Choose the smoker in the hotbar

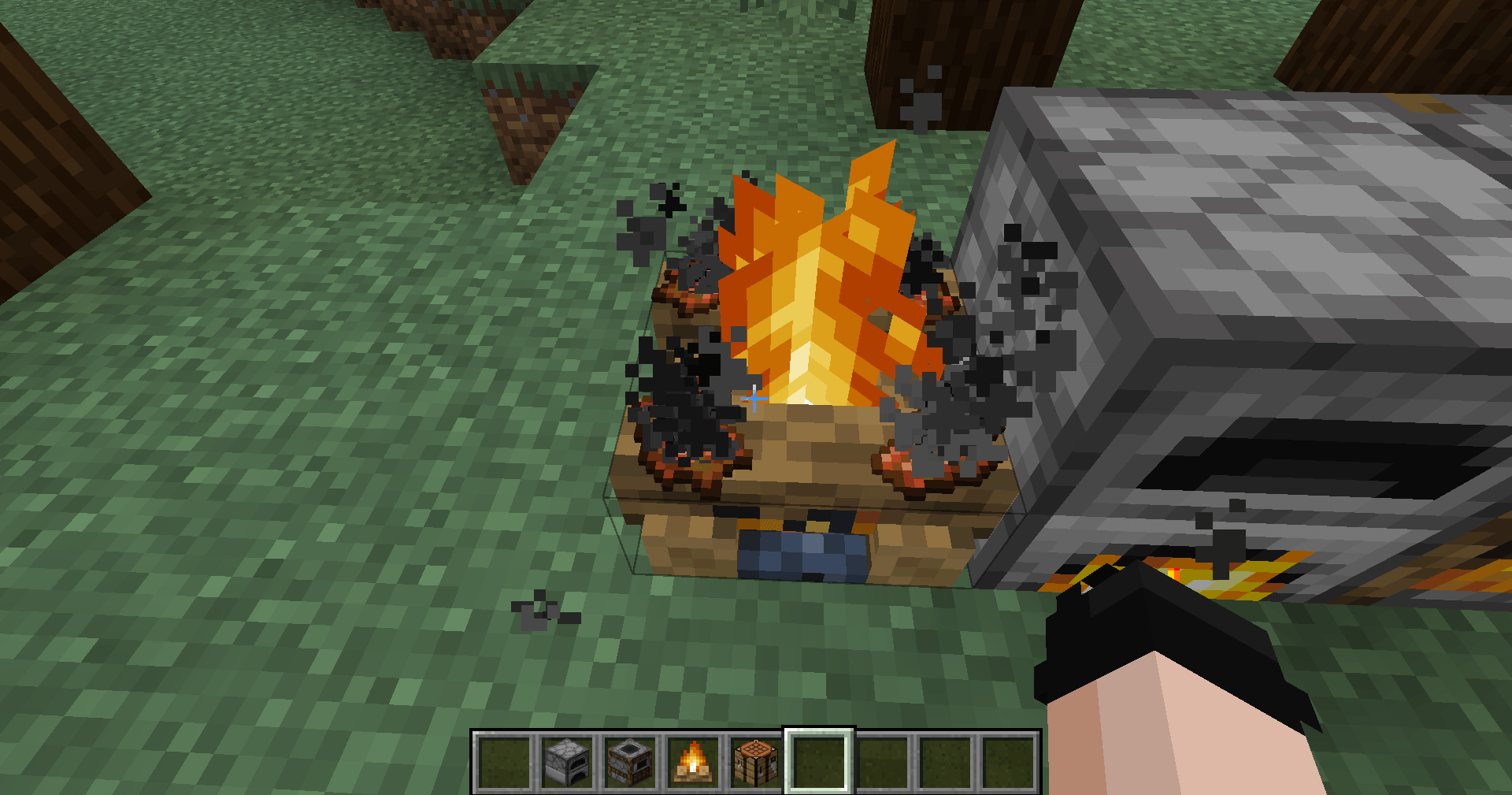[630, 762]
